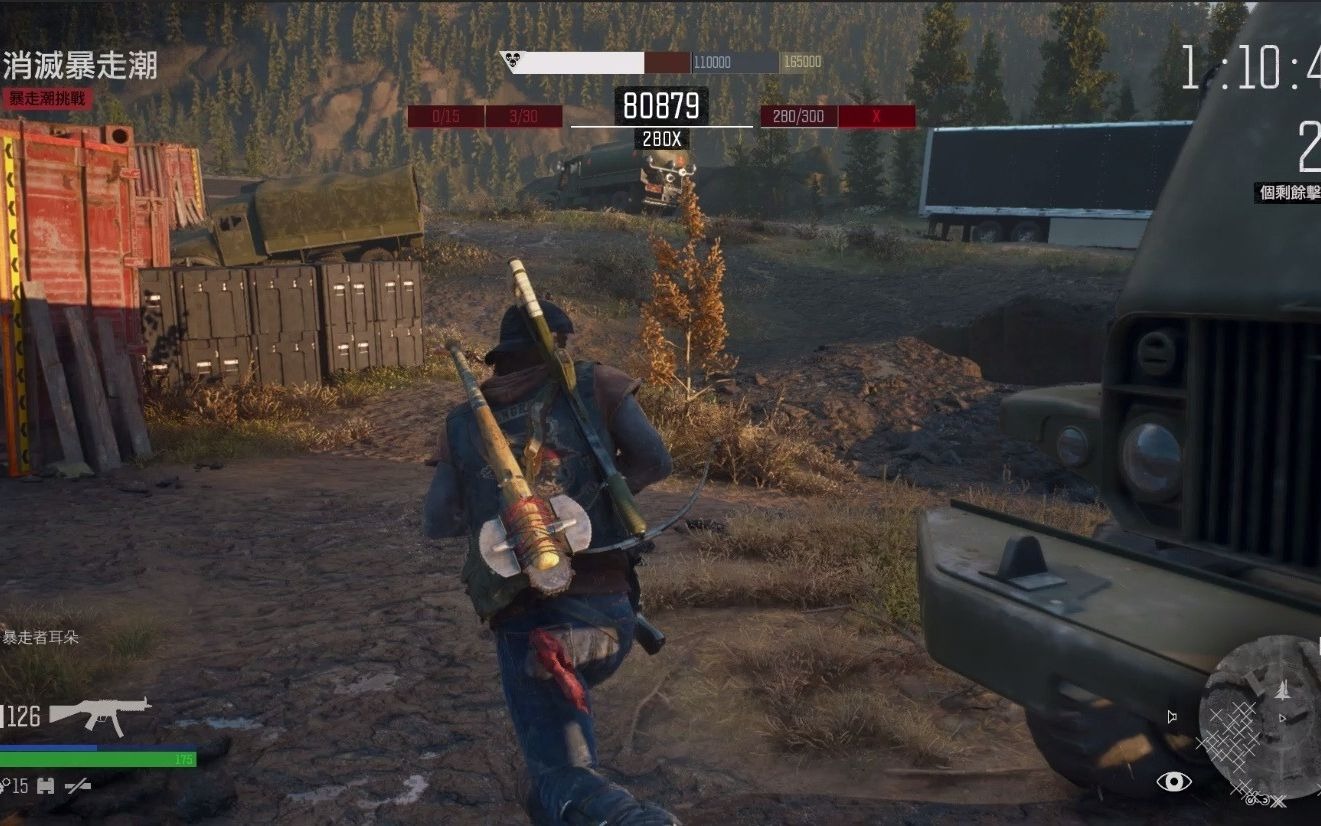This screenshot has width=1321, height=826.
Task: Open the 消滅暴走潮 objective tracker
Action: [80, 66]
